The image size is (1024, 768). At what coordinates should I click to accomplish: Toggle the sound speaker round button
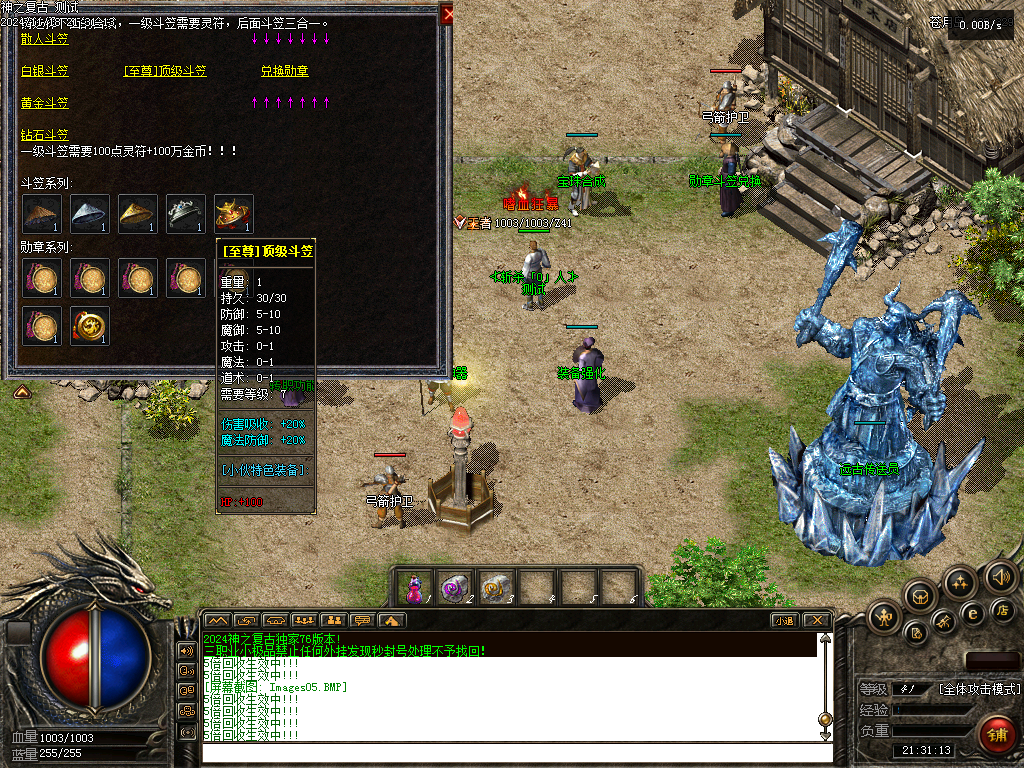[x=1000, y=577]
